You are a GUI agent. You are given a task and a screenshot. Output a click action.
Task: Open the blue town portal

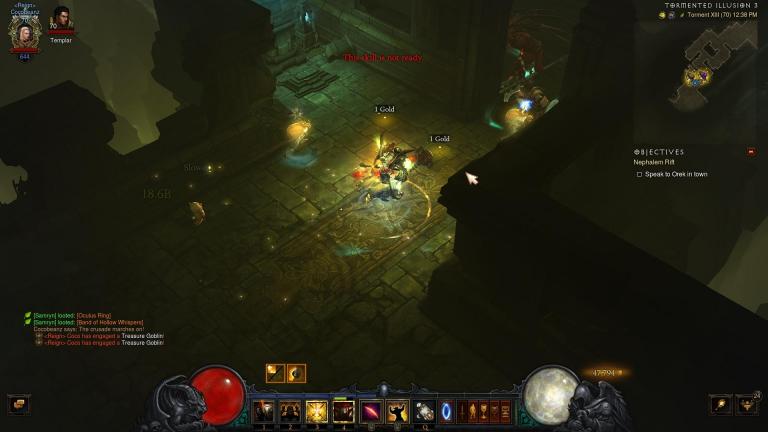point(446,410)
